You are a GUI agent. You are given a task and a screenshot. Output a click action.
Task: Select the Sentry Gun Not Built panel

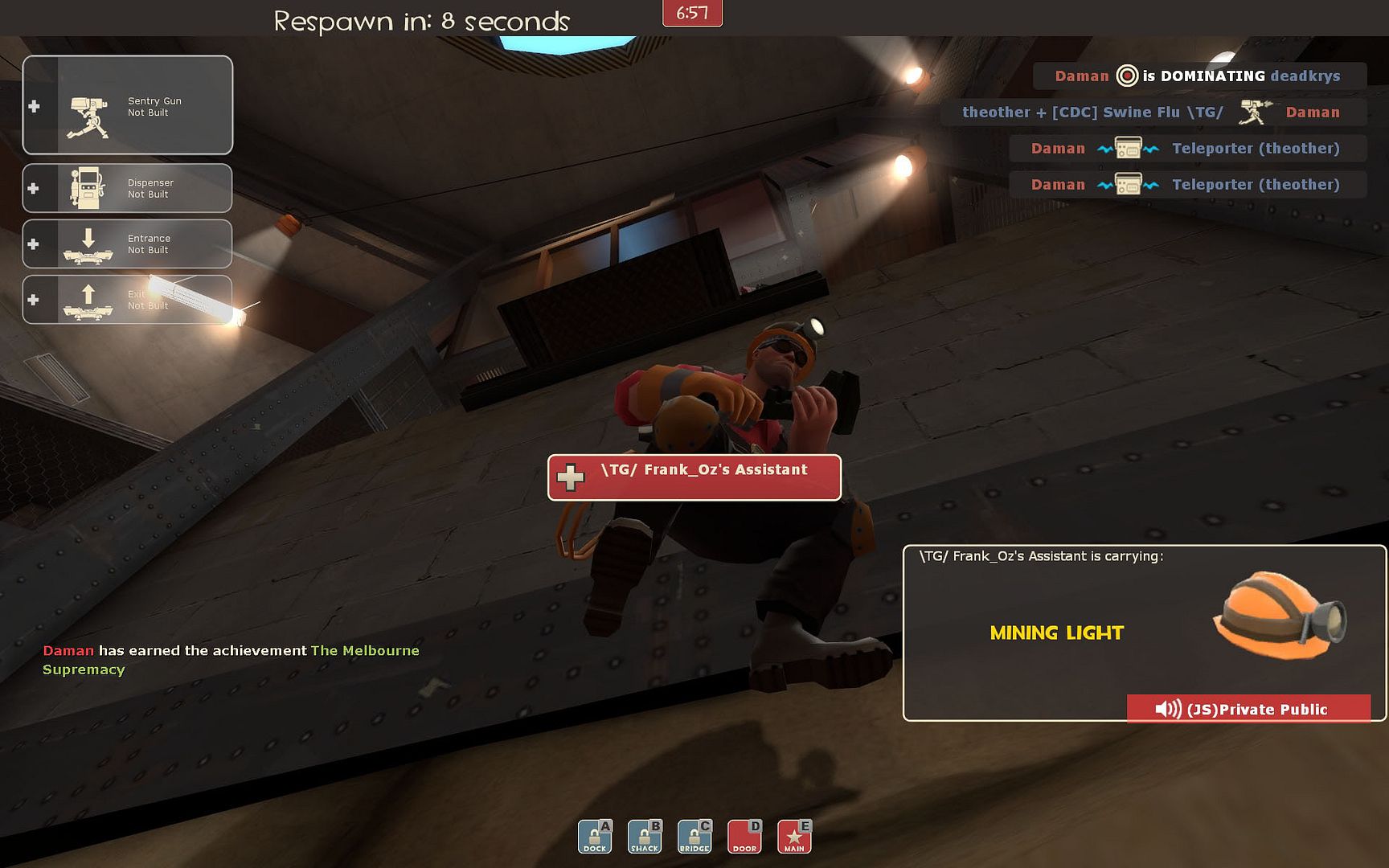tap(128, 105)
